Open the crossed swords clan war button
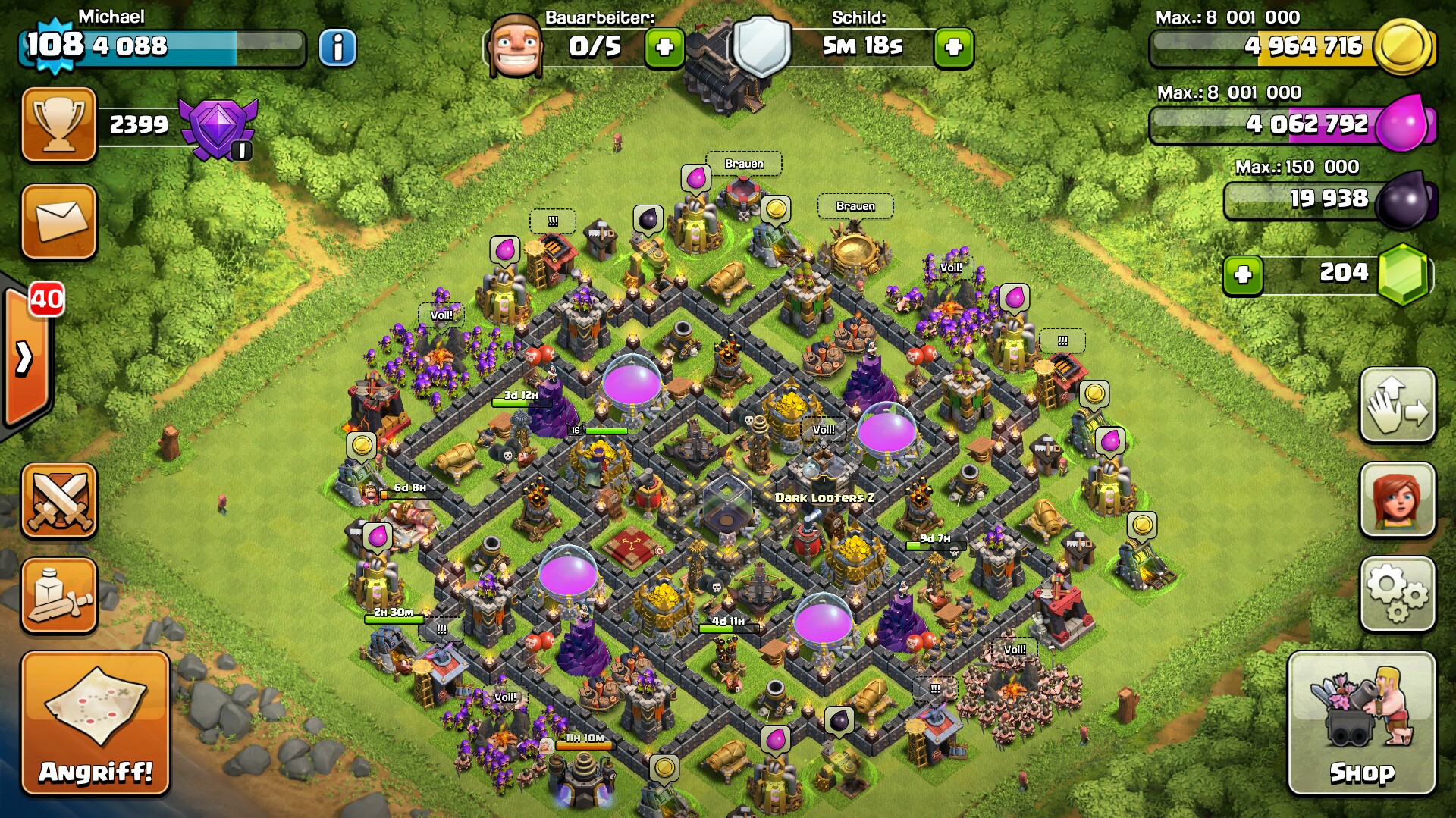1456x818 pixels. [59, 500]
